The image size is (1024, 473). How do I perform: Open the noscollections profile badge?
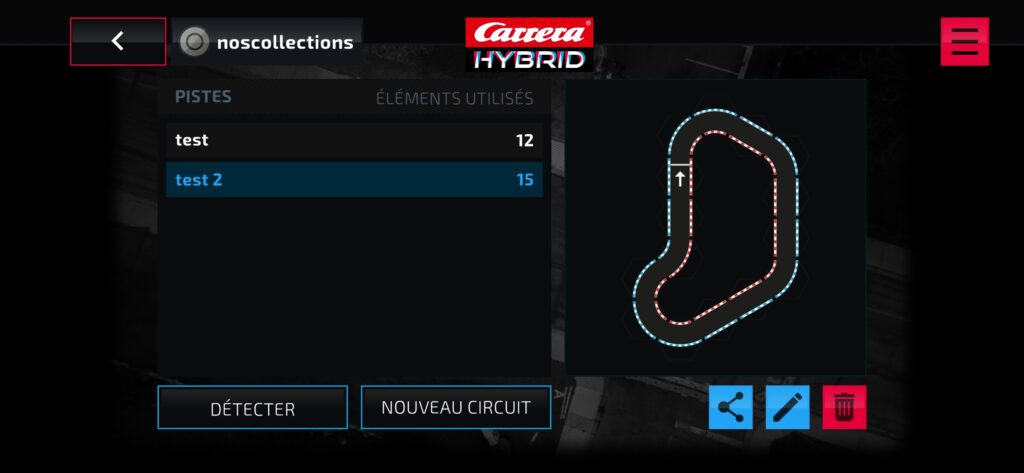coord(267,42)
